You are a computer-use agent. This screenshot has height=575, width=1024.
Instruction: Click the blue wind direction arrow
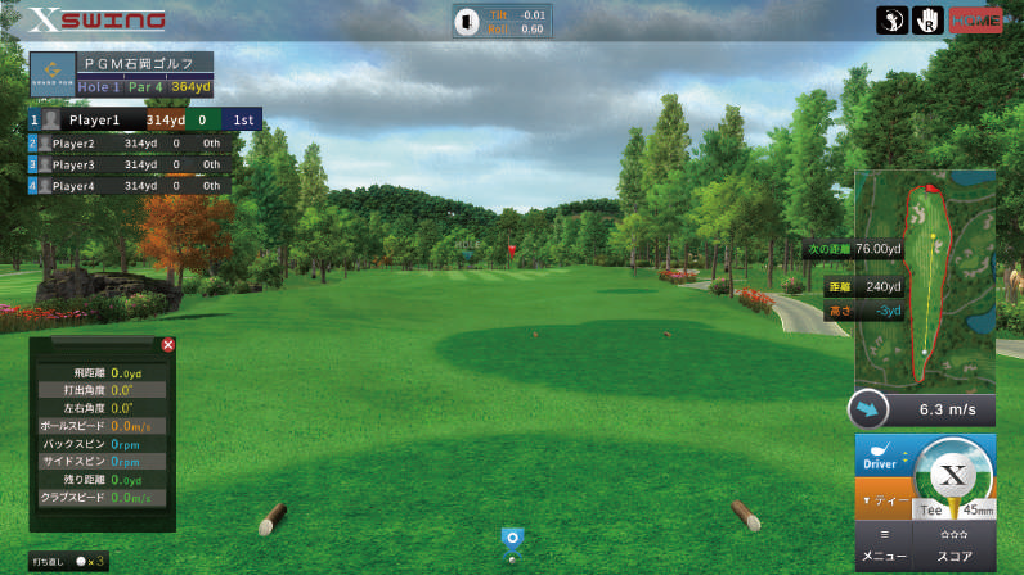pos(867,409)
